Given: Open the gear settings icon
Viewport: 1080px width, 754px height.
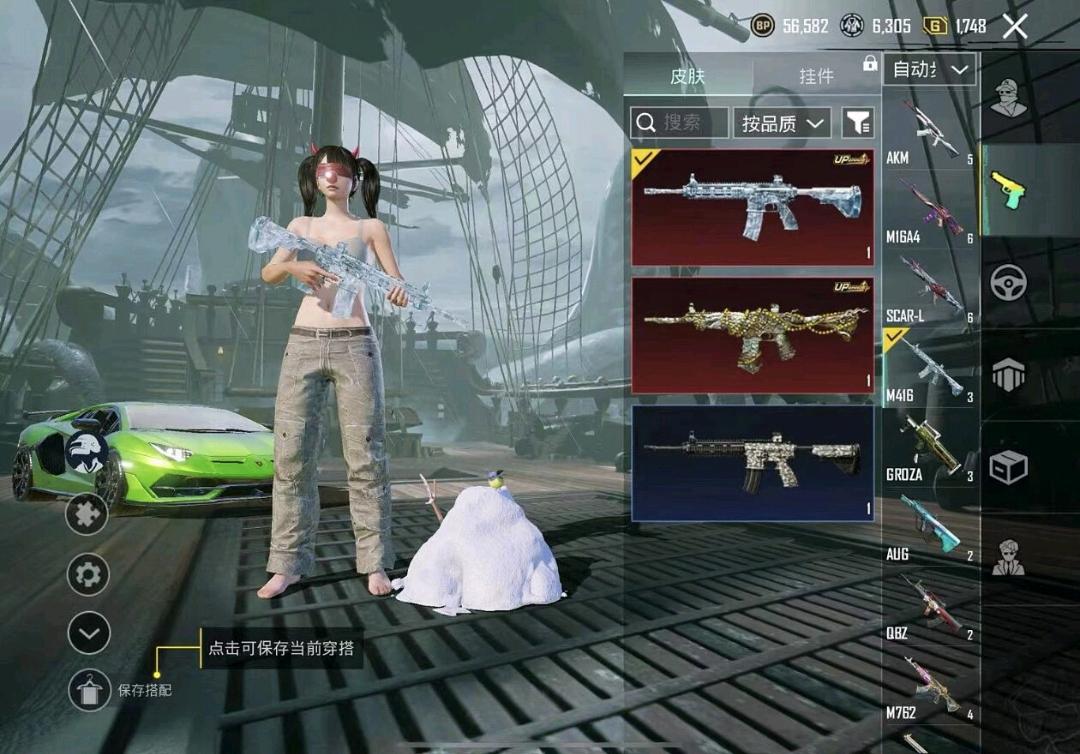Looking at the screenshot, I should pyautogui.click(x=87, y=574).
